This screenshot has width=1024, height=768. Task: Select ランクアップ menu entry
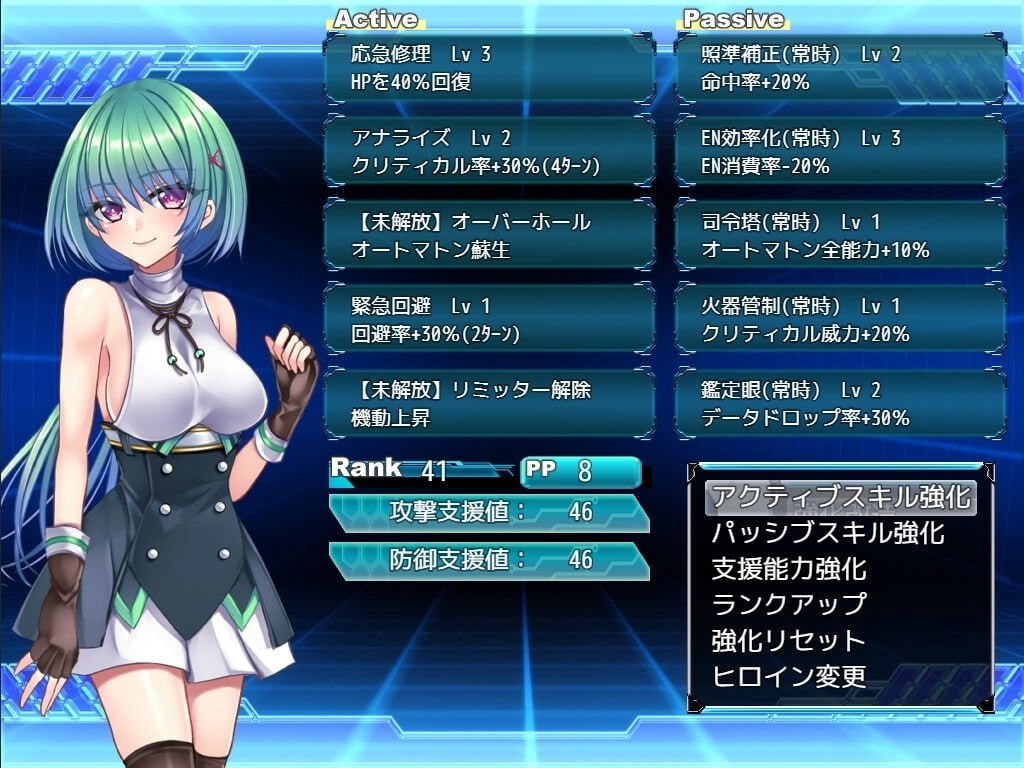[789, 604]
